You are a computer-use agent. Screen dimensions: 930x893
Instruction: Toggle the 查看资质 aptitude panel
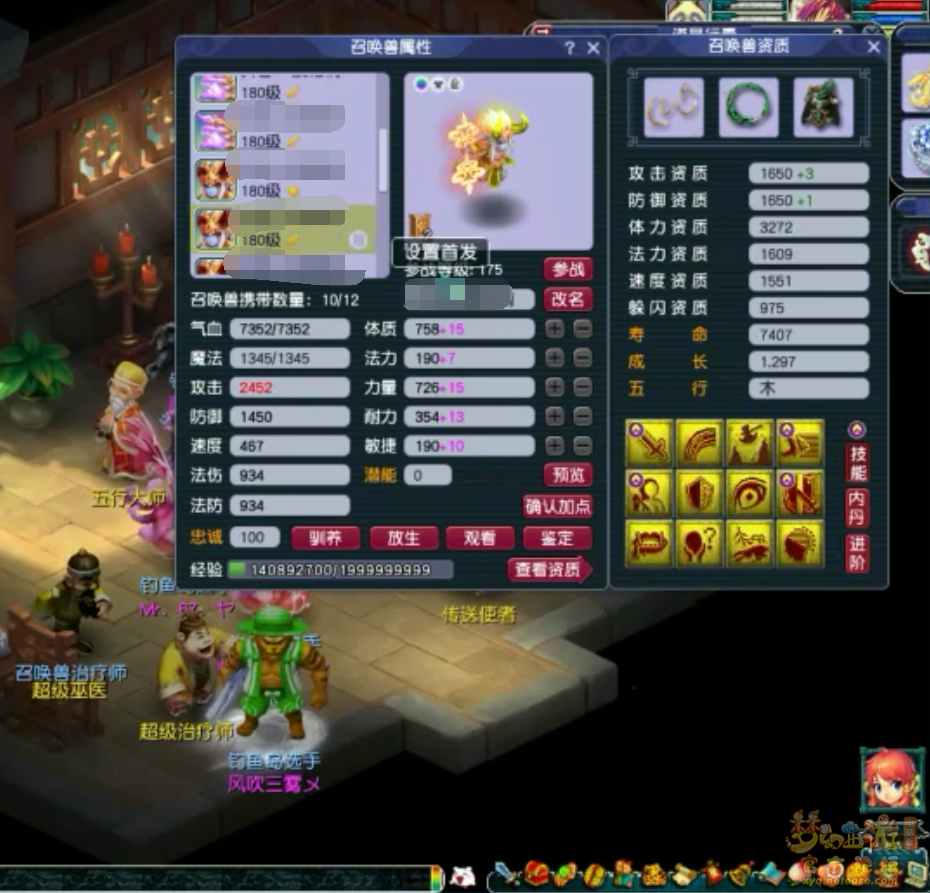[549, 570]
